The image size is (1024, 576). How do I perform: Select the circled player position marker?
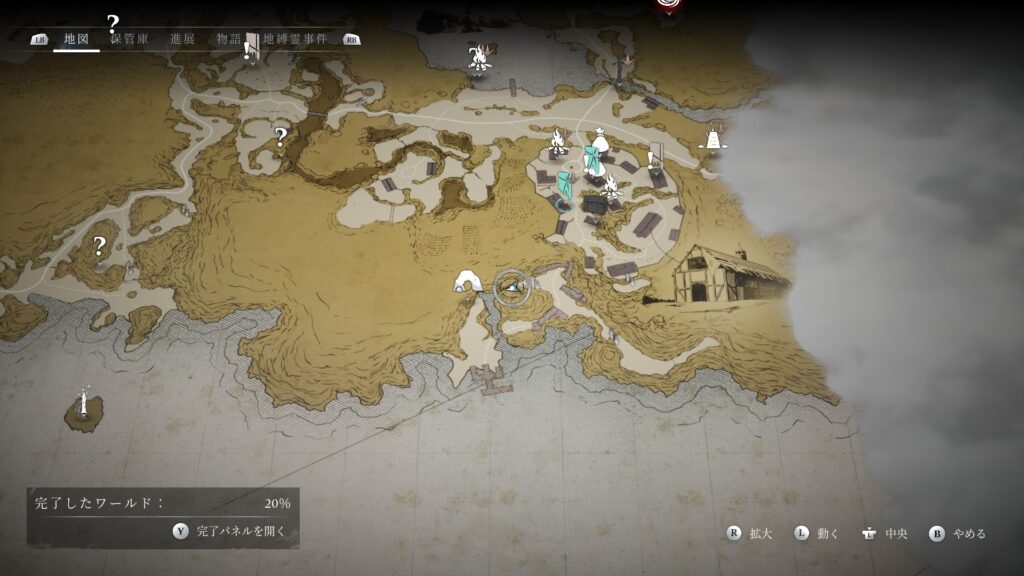click(x=512, y=288)
